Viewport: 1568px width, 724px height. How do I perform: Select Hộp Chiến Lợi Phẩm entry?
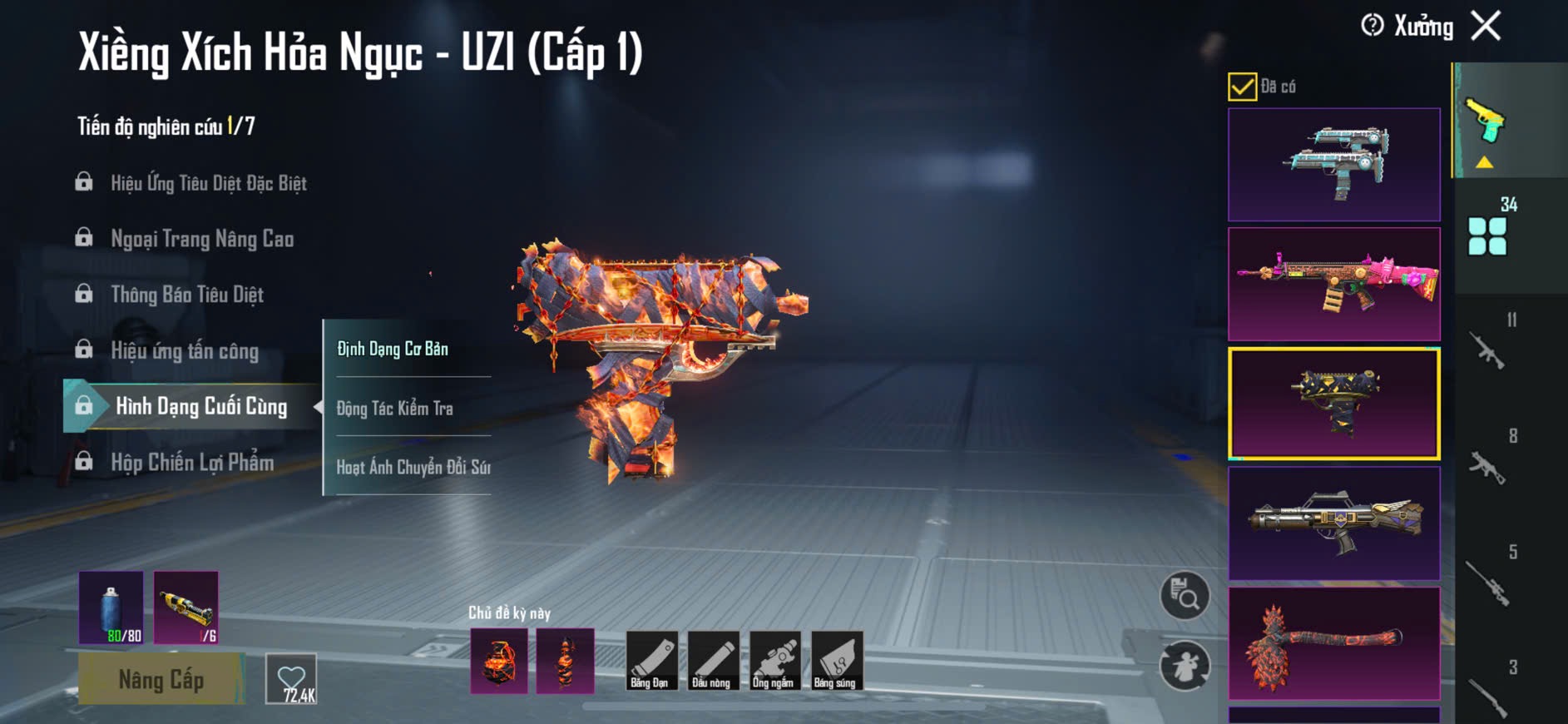[x=192, y=462]
